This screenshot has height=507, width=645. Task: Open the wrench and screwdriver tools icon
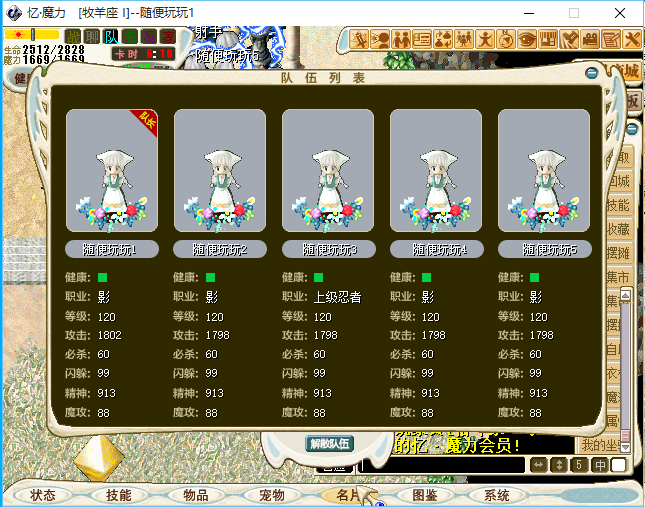632,40
